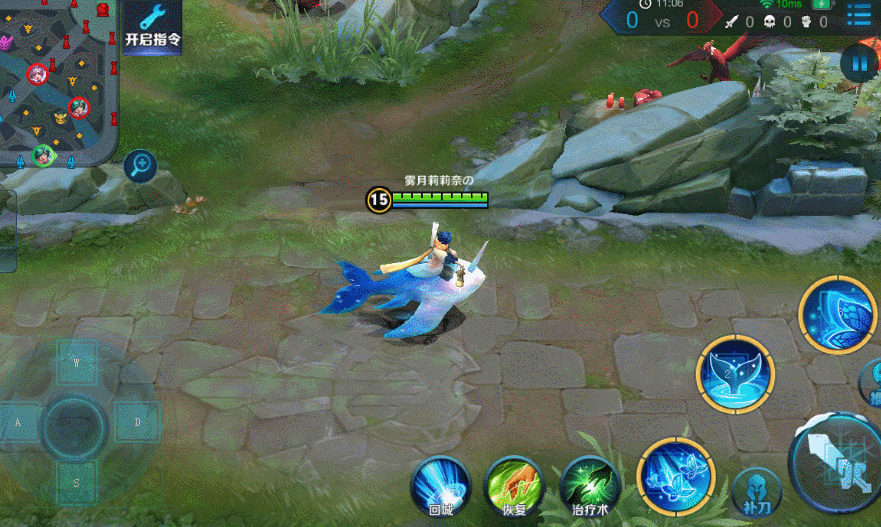The height and width of the screenshot is (527, 881).
Task: Cast the 治疗术 heal spell
Action: click(588, 485)
